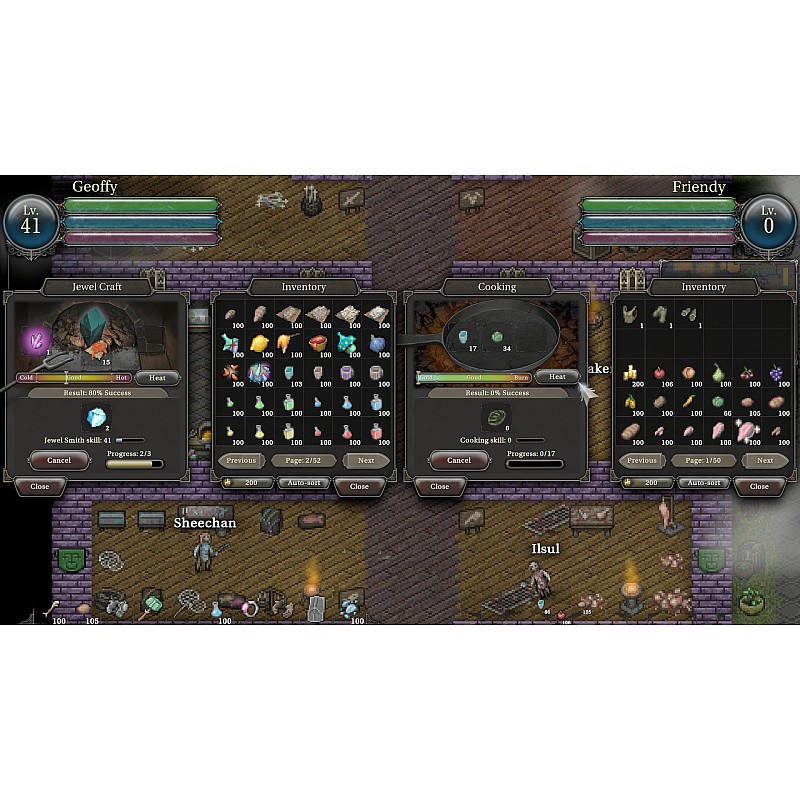Heat the forge in Jewel Craft

pos(157,378)
